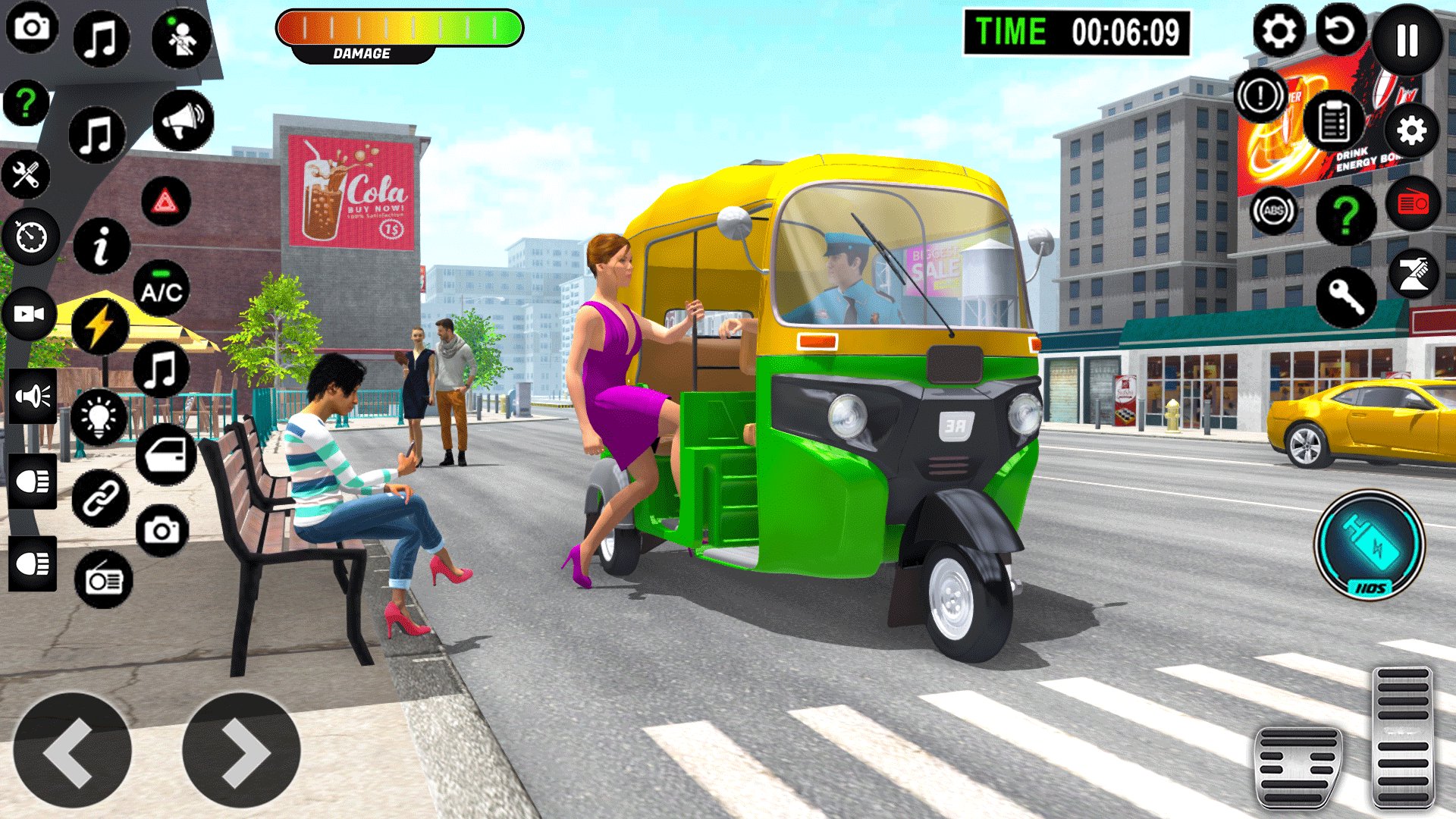Pause the game with the pause button

click(x=1407, y=39)
